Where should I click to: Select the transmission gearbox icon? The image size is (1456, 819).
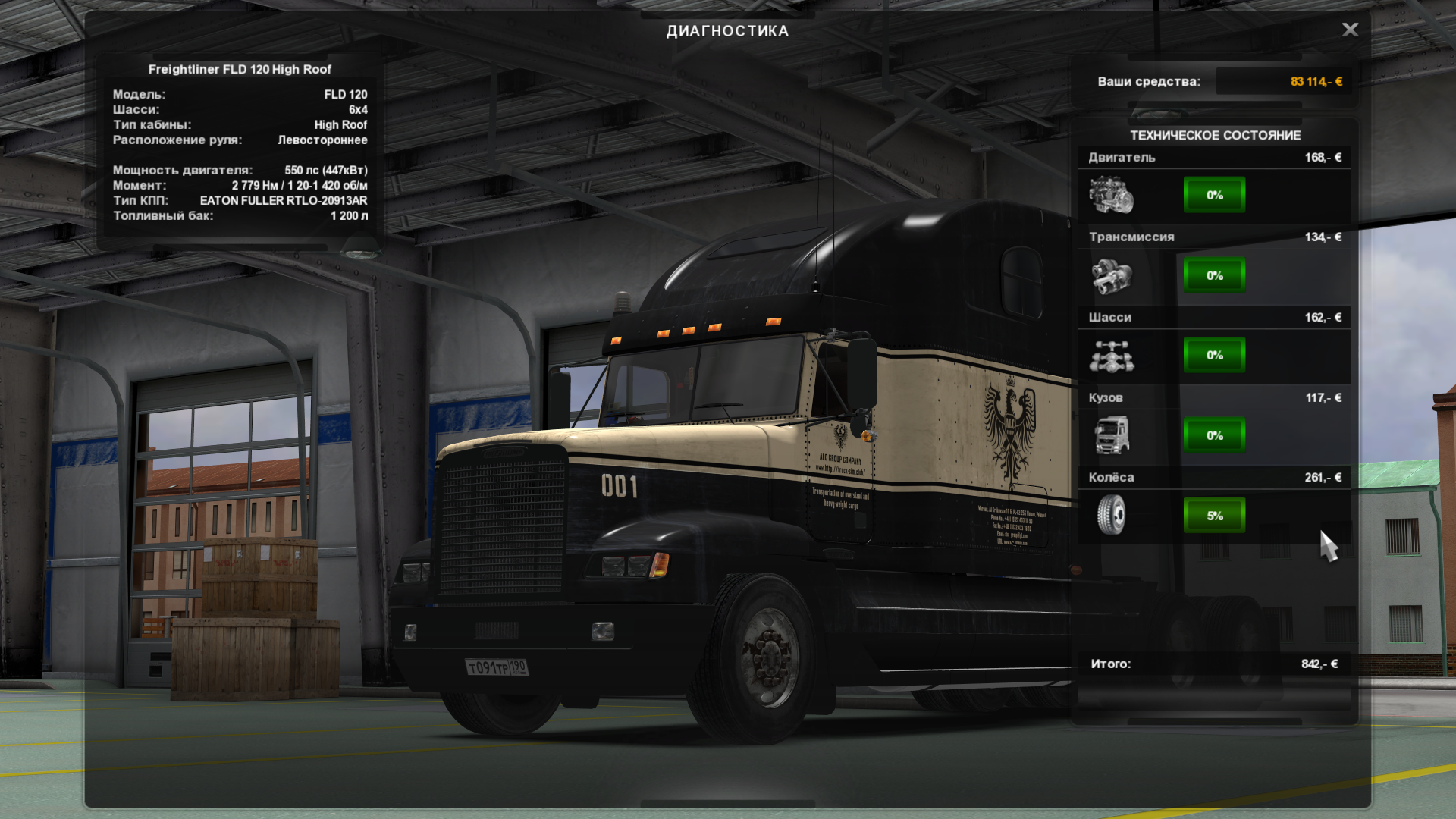pos(1111,276)
